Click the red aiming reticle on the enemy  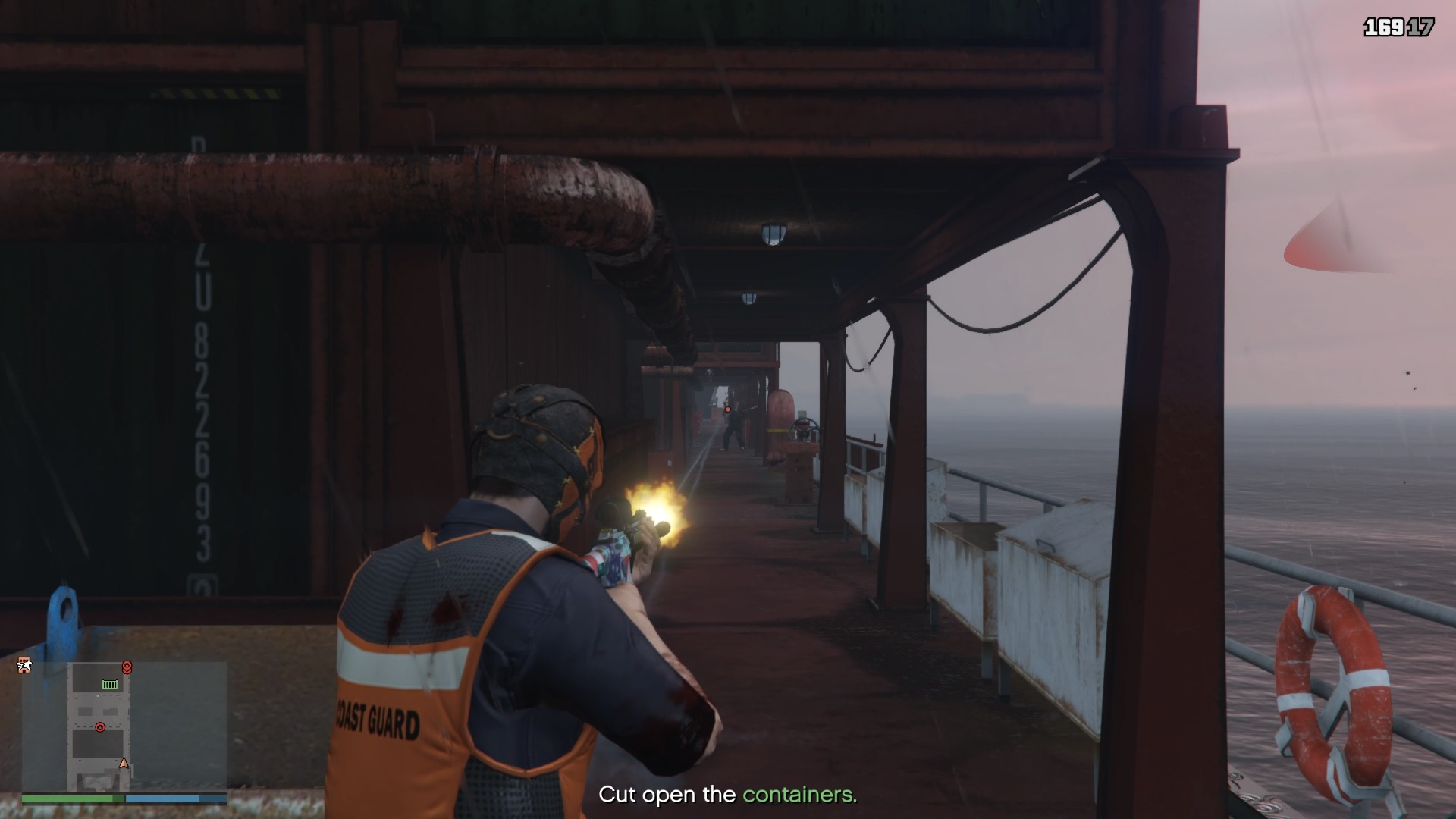(728, 409)
